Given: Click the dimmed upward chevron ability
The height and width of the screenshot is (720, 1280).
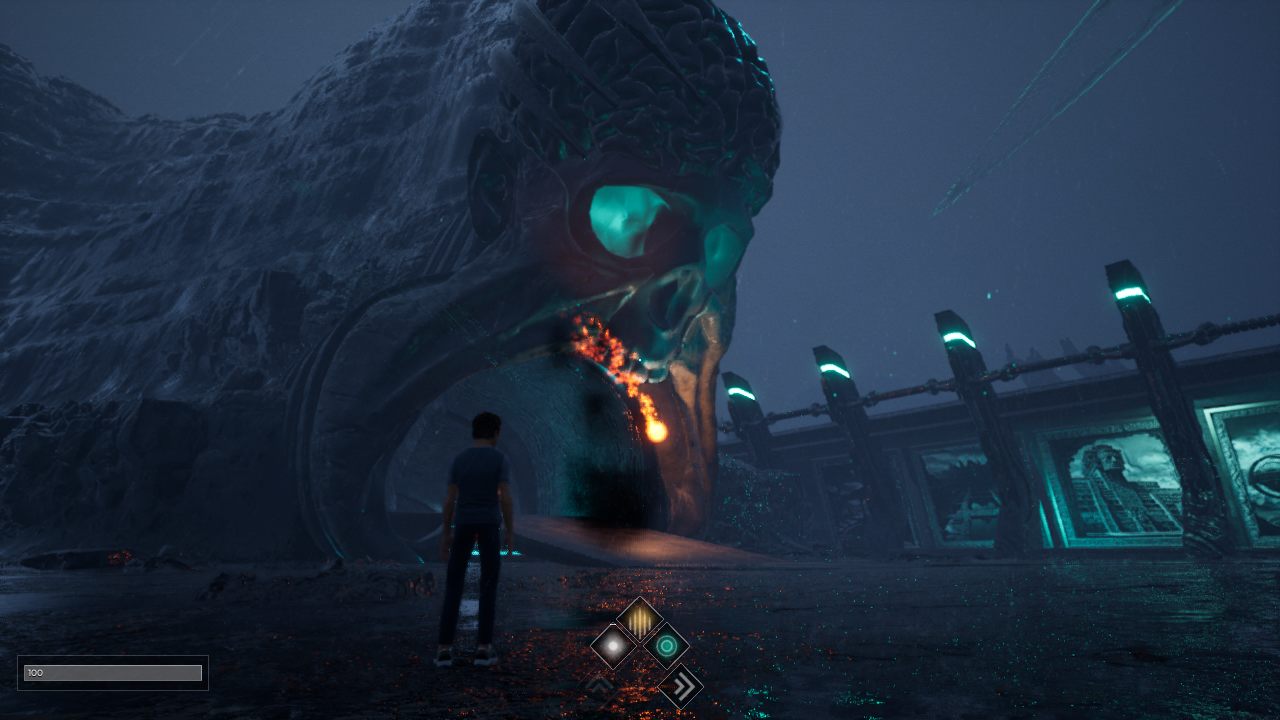Looking at the screenshot, I should (x=600, y=686).
